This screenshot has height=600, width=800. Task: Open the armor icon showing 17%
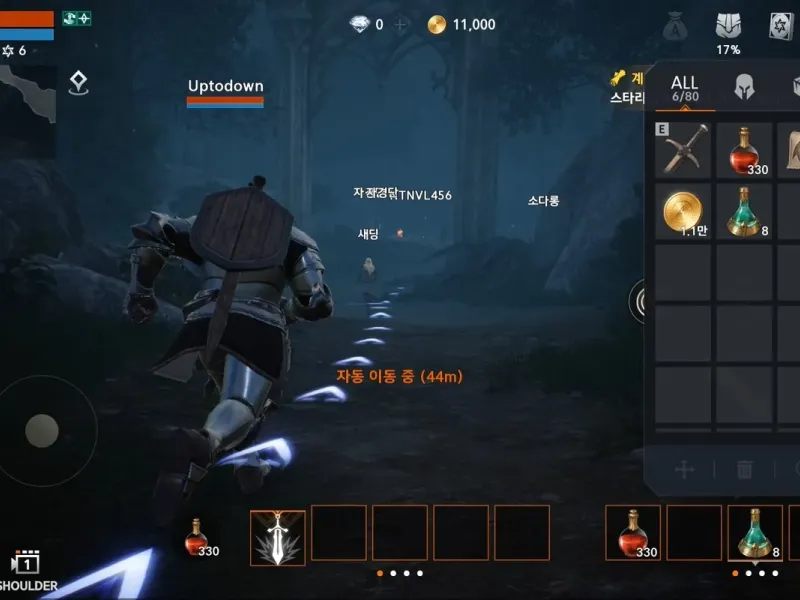(x=728, y=27)
